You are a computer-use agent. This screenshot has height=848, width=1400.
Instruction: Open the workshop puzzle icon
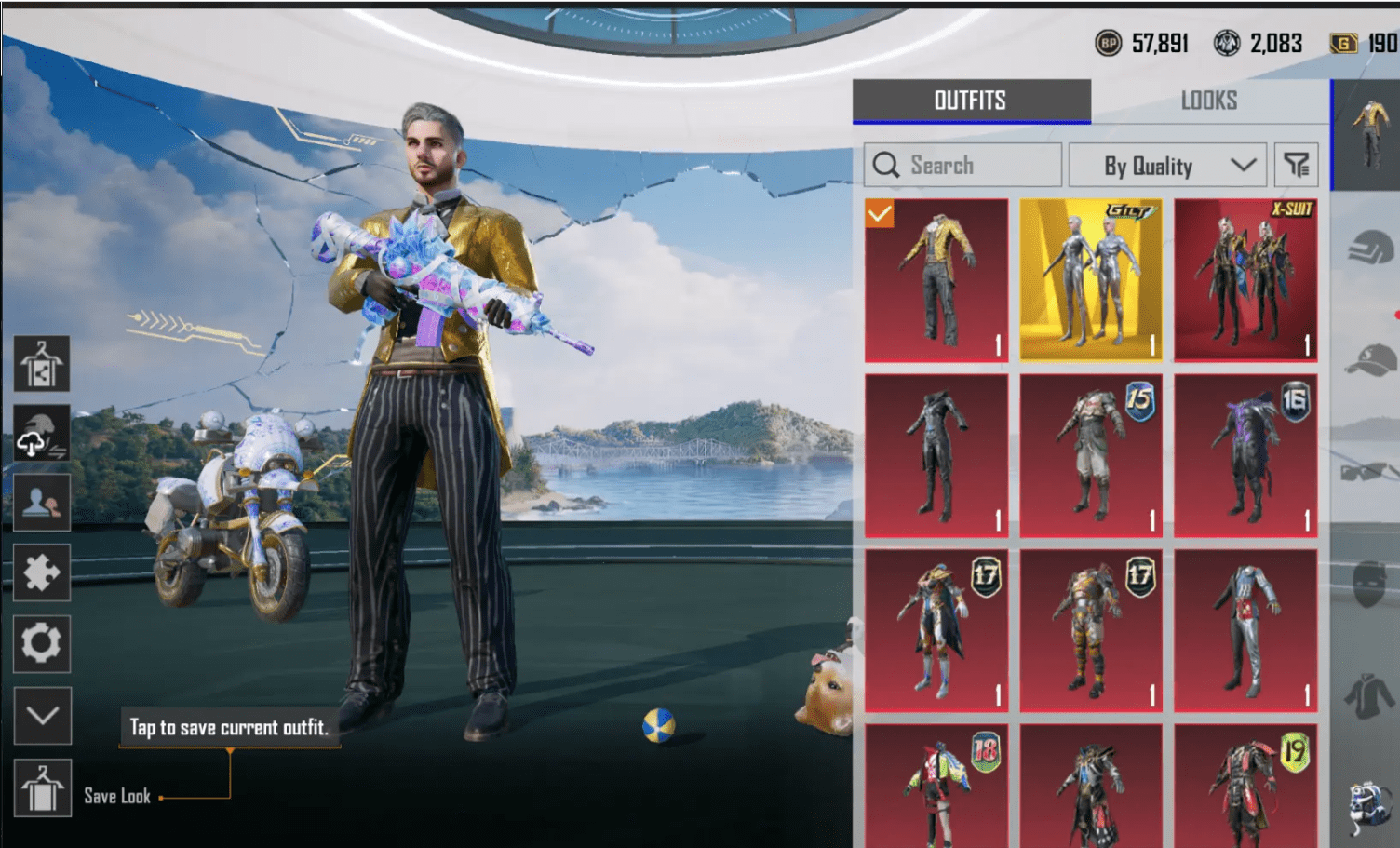(43, 574)
